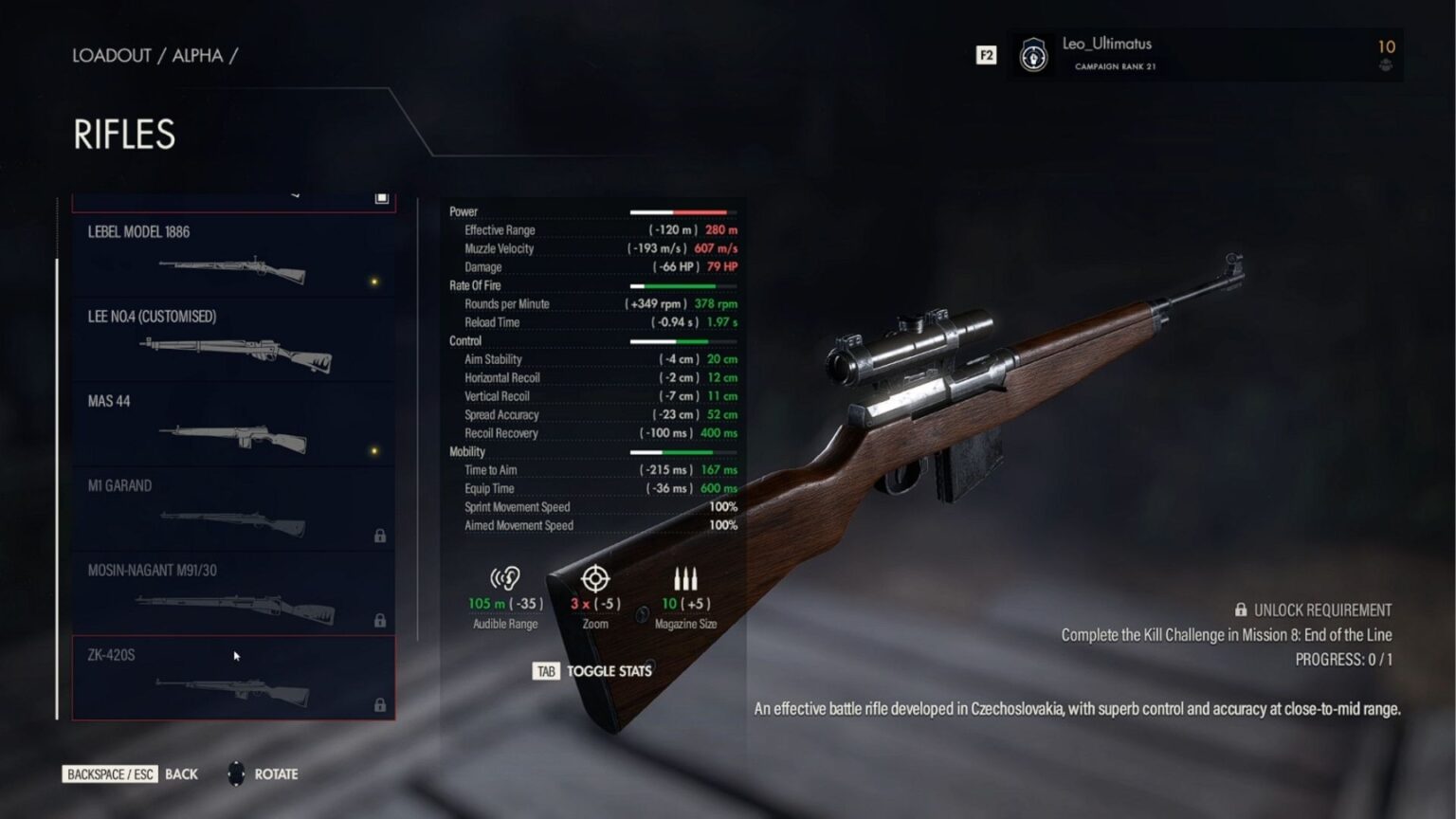Screen dimensions: 1456x819
Task: Click the medal token icon under the number 10
Action: pos(1384,64)
